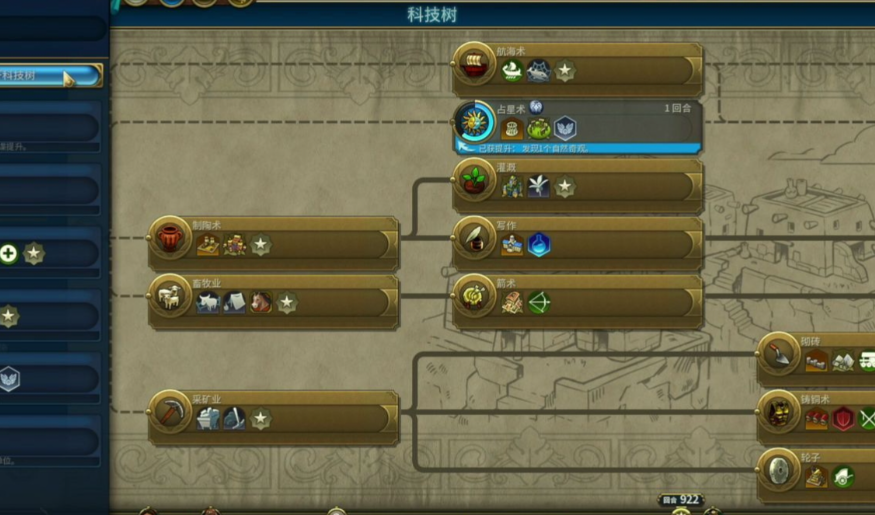Click the red shield icon under 铸铜术
The width and height of the screenshot is (875, 515).
point(843,419)
